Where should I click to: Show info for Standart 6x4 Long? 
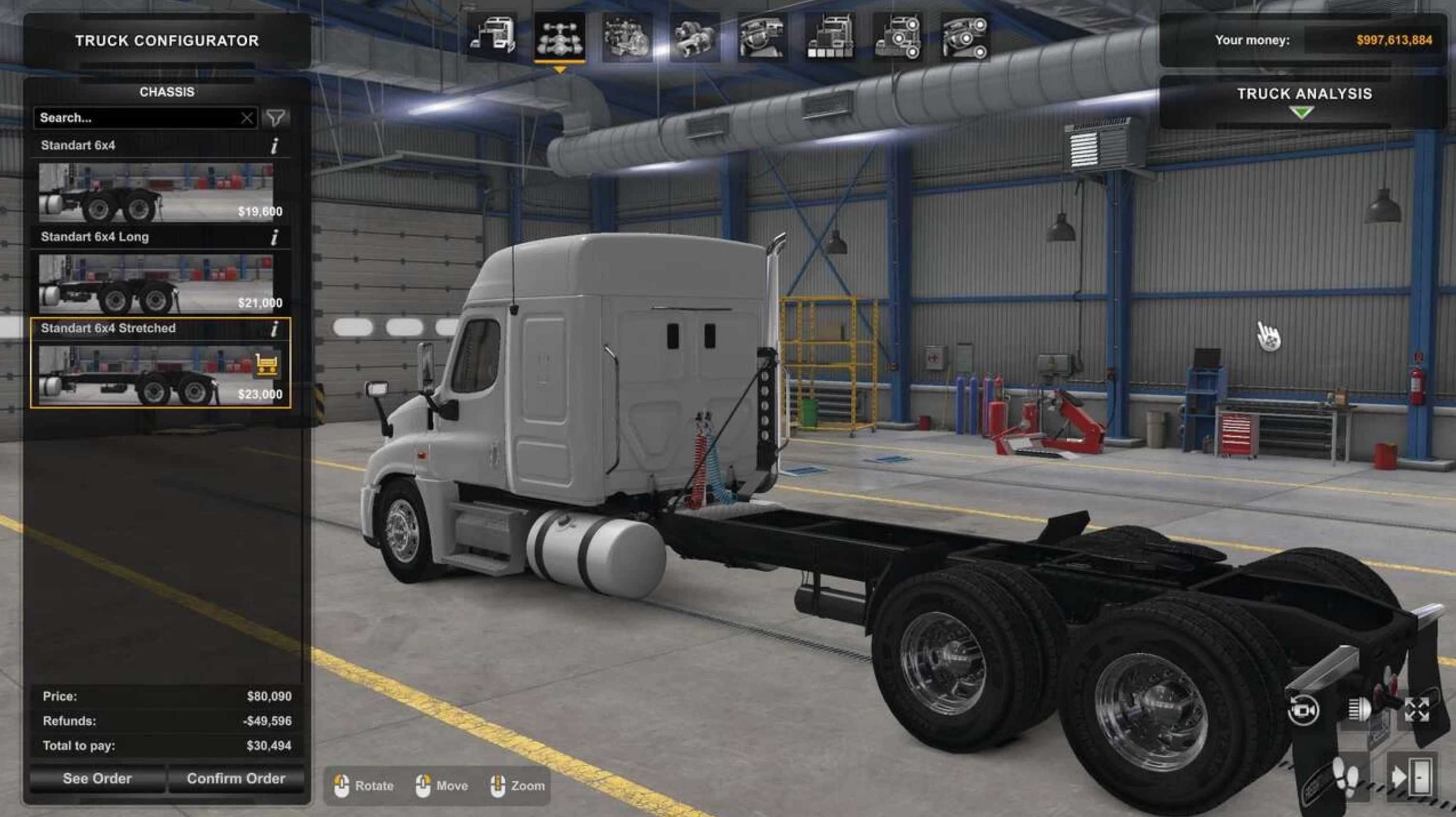coord(275,237)
